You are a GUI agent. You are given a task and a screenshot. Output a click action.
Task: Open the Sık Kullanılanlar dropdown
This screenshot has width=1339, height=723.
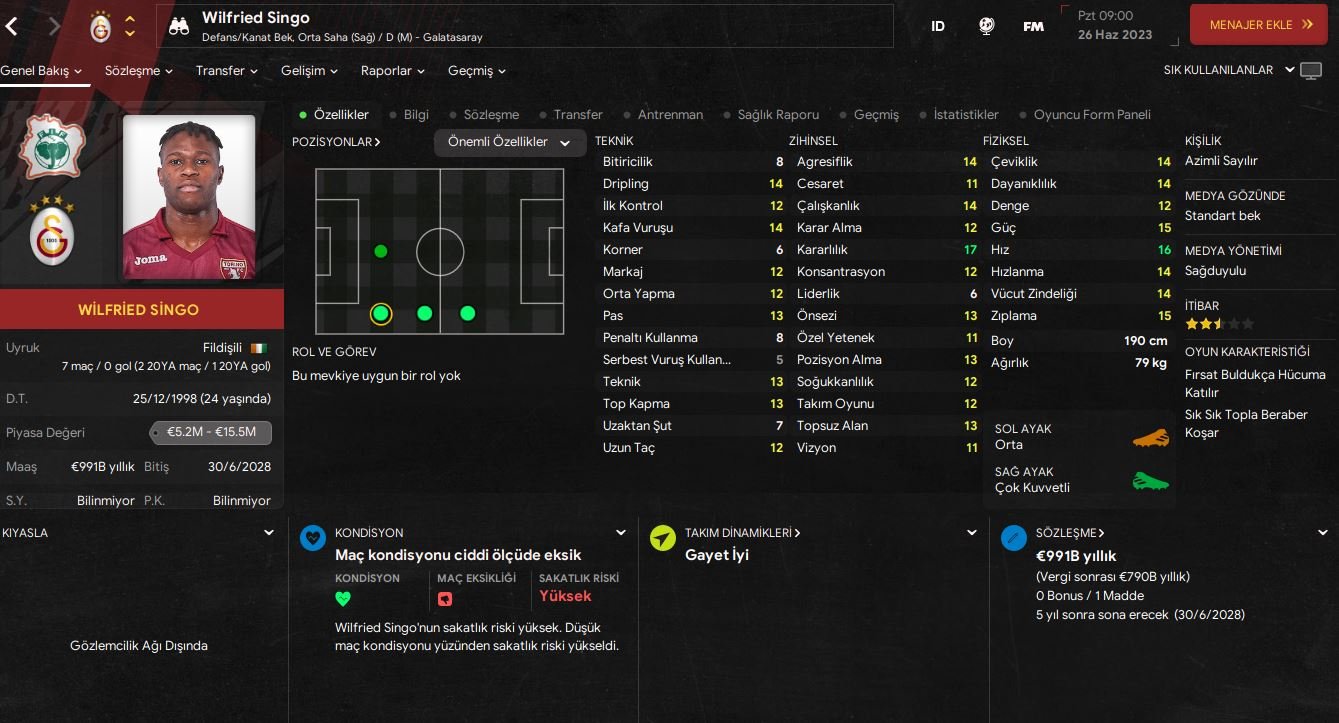click(1228, 70)
